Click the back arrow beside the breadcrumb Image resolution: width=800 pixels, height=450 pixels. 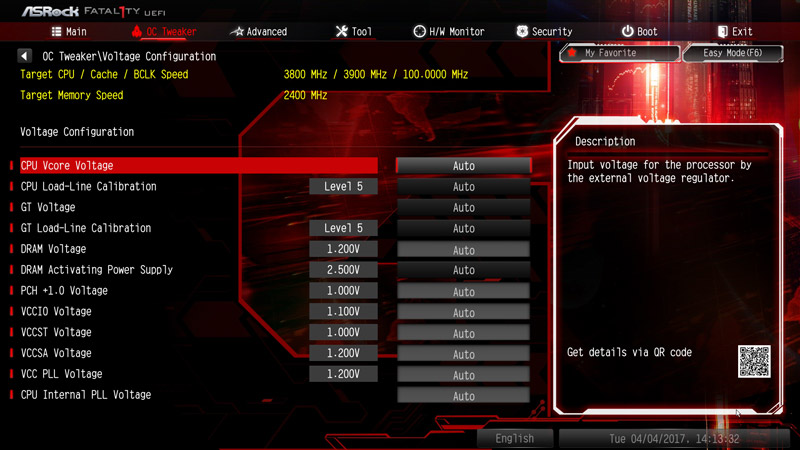[x=24, y=57]
